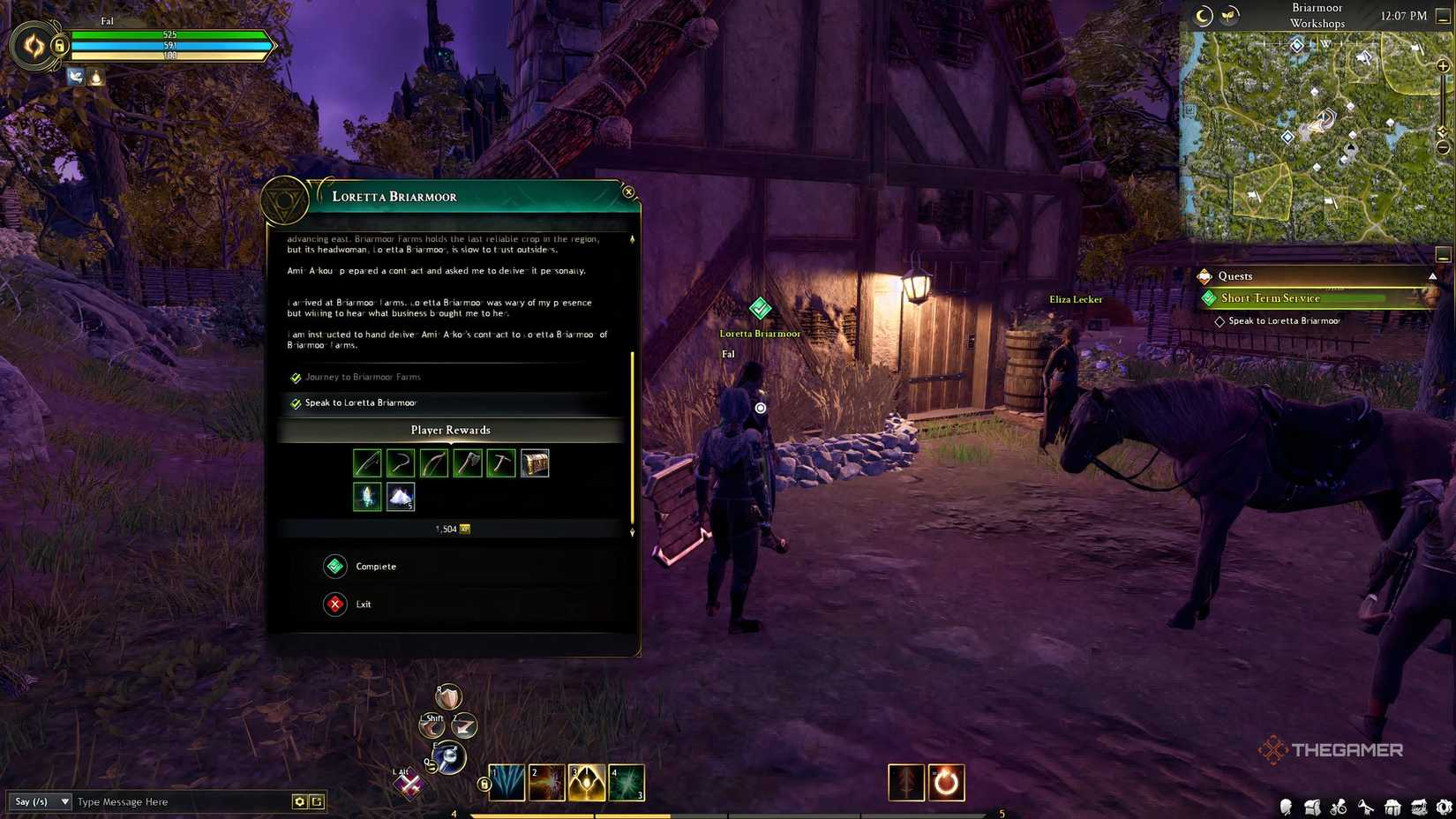Select the pickaxe reward item
1456x819 pixels.
(x=500, y=462)
